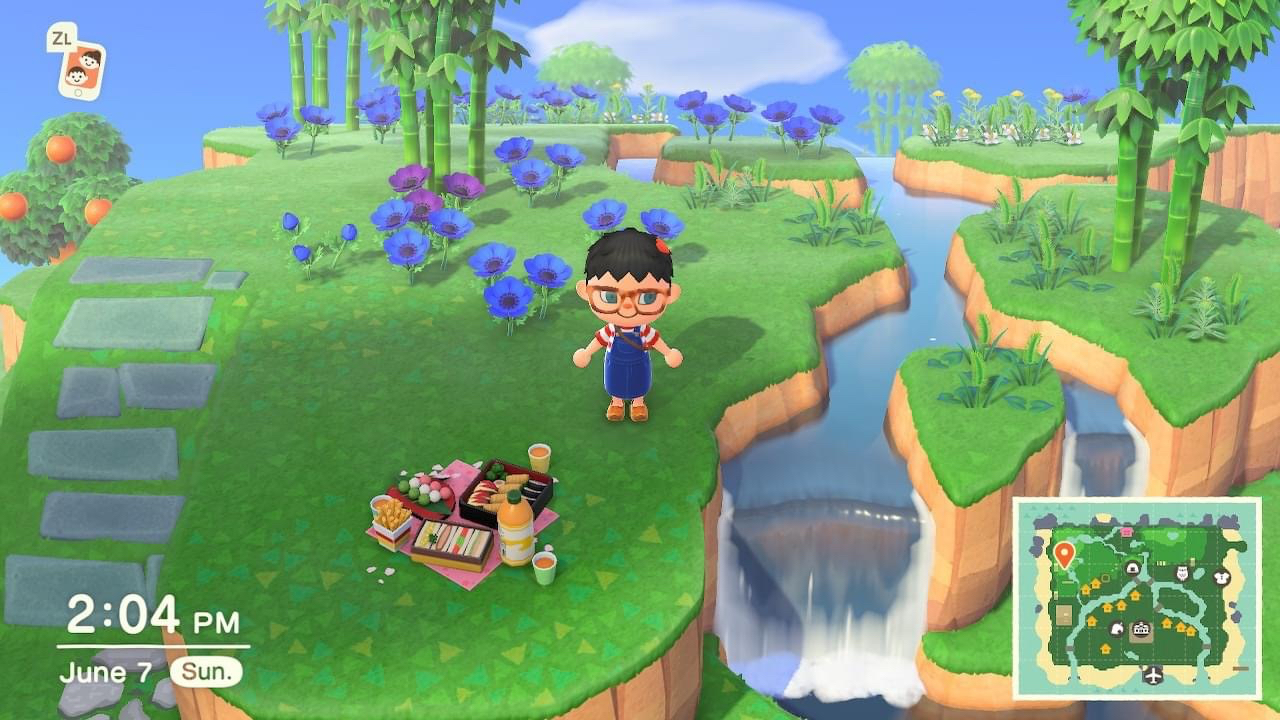Click the orange player location pin on minimap
The width and height of the screenshot is (1280, 720).
point(1063,553)
